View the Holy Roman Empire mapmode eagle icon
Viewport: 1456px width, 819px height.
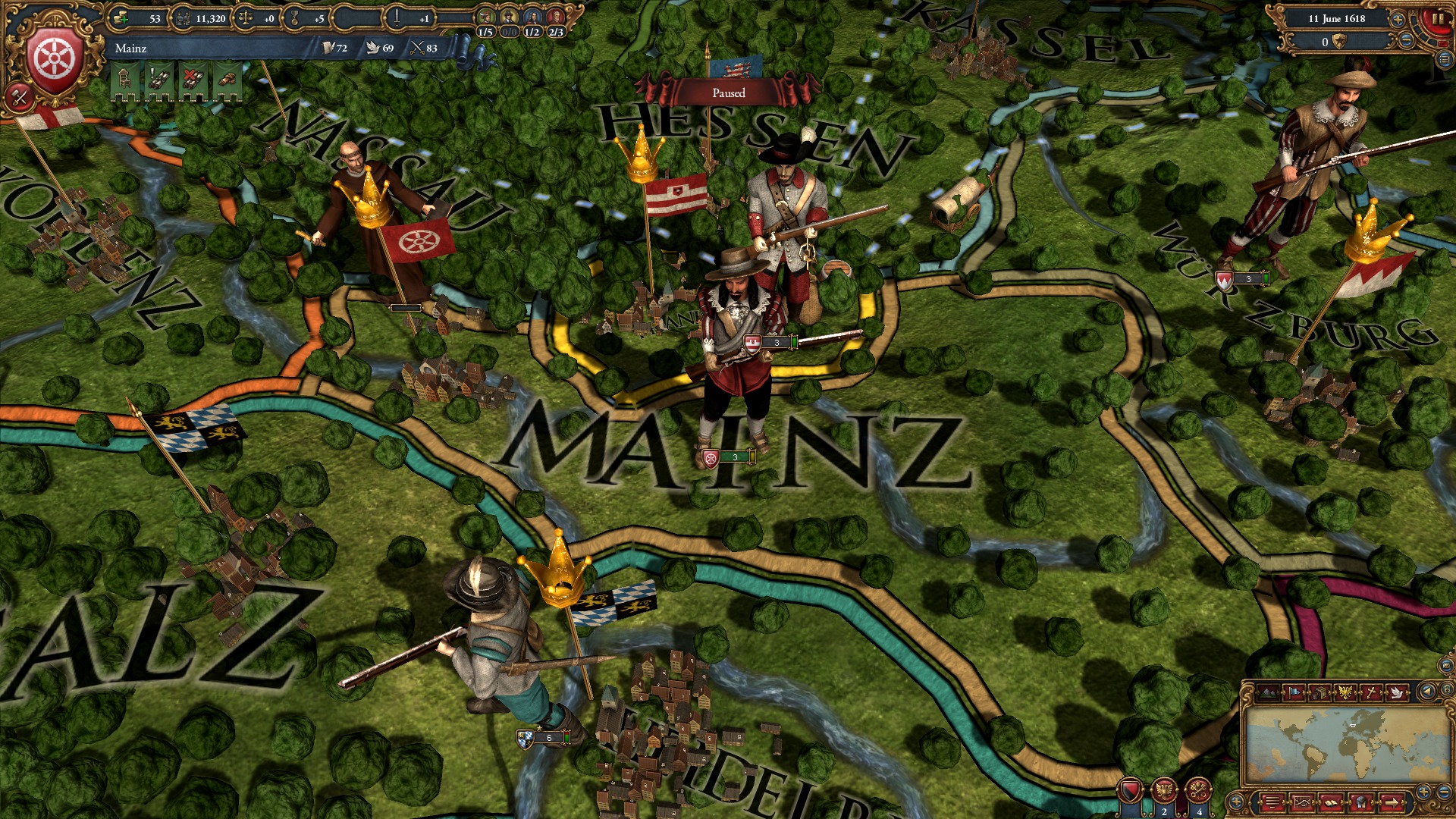(1345, 692)
